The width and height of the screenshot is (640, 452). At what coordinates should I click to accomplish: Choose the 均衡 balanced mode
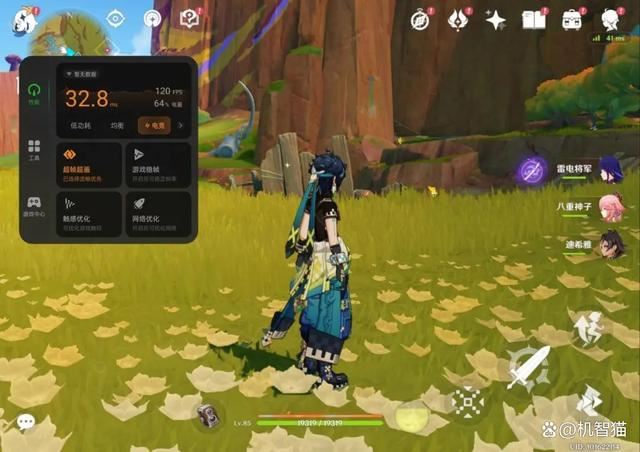[x=117, y=126]
